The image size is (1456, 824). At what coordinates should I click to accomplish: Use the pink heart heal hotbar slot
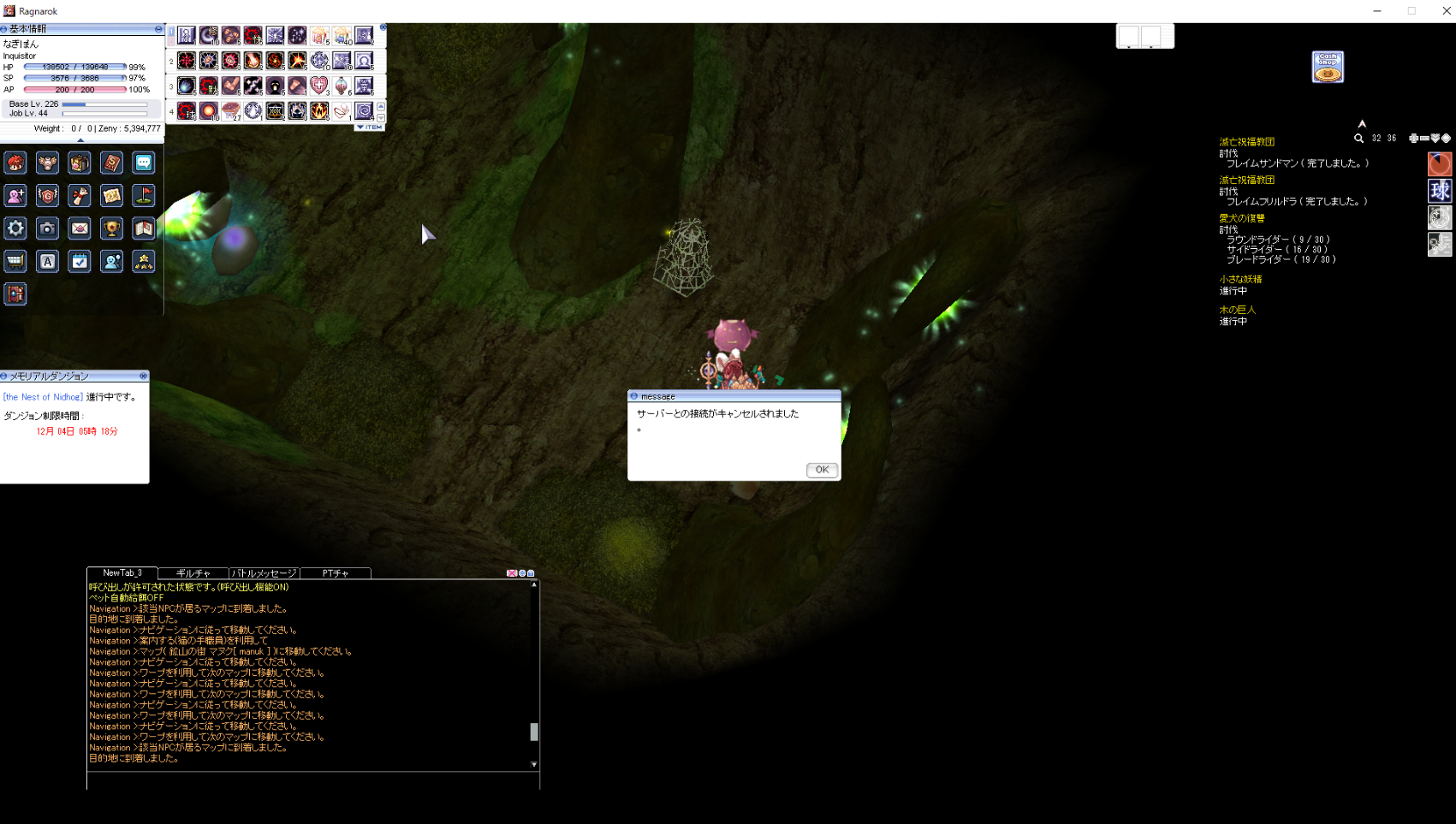(319, 86)
